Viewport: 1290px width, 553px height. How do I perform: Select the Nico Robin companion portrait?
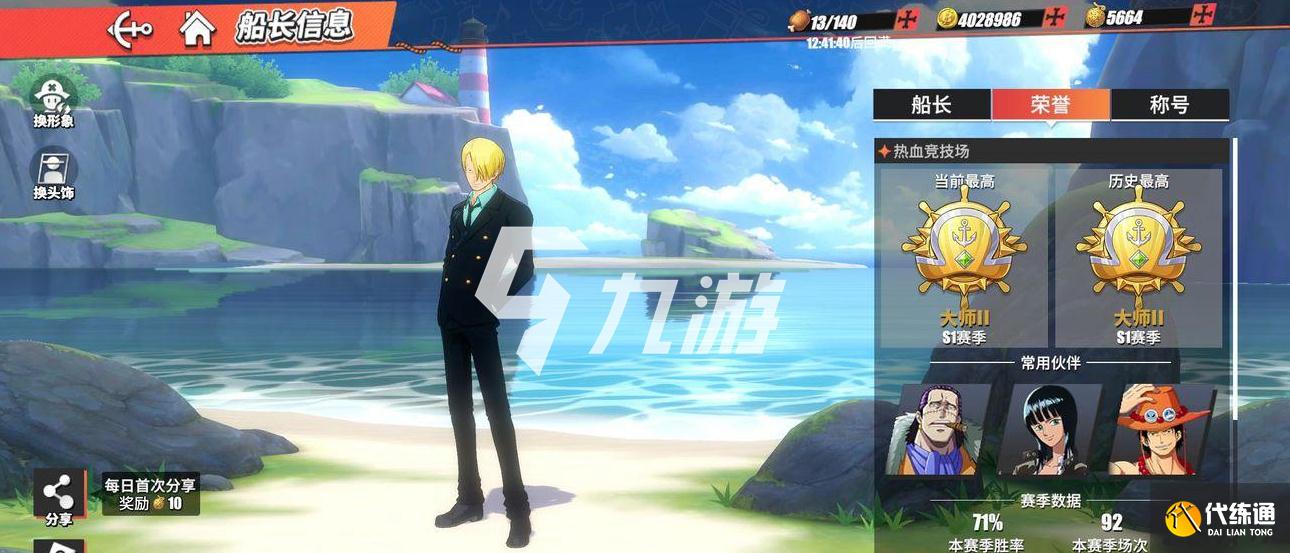1048,429
